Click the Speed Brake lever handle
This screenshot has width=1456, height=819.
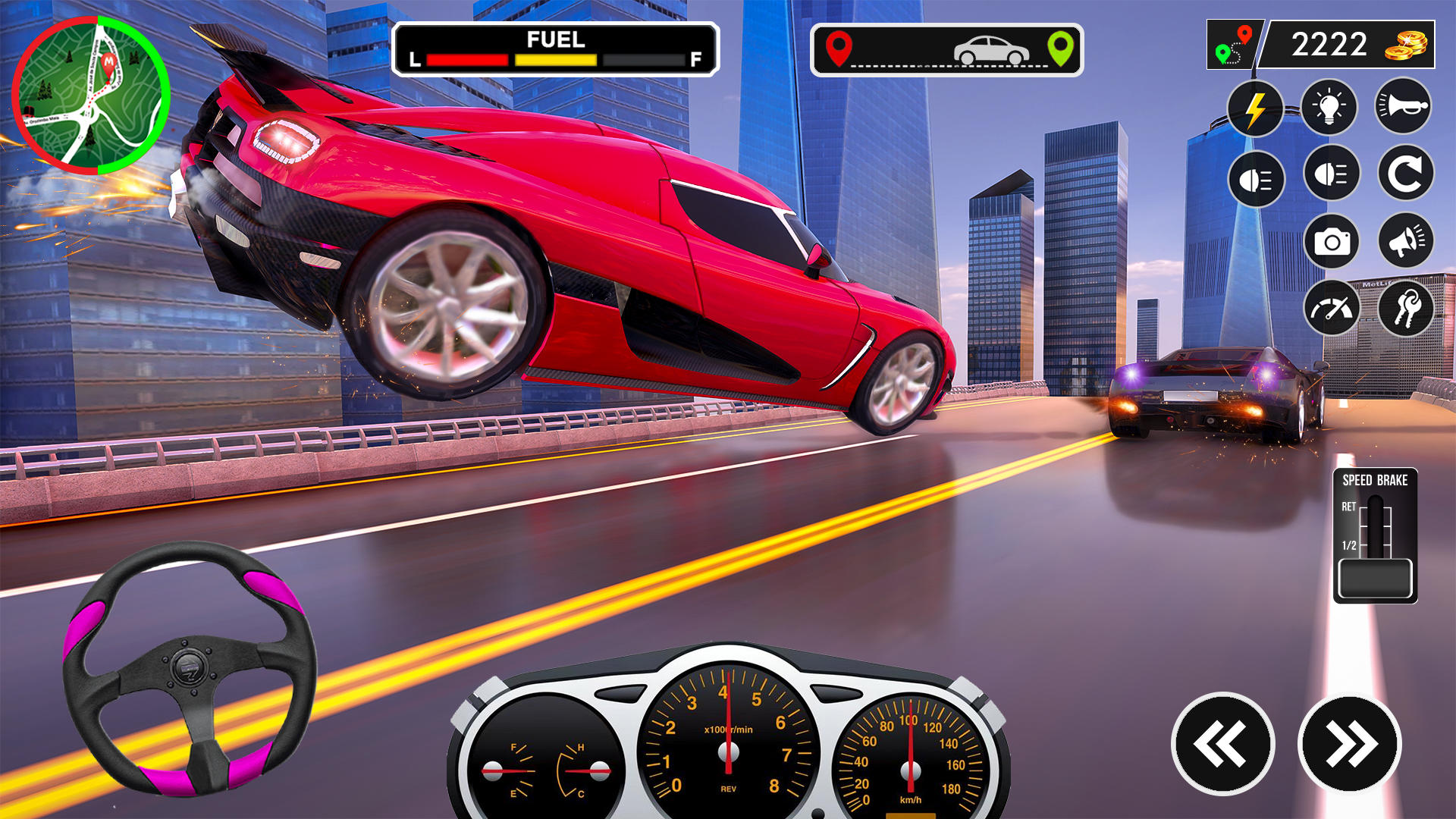pyautogui.click(x=1375, y=579)
